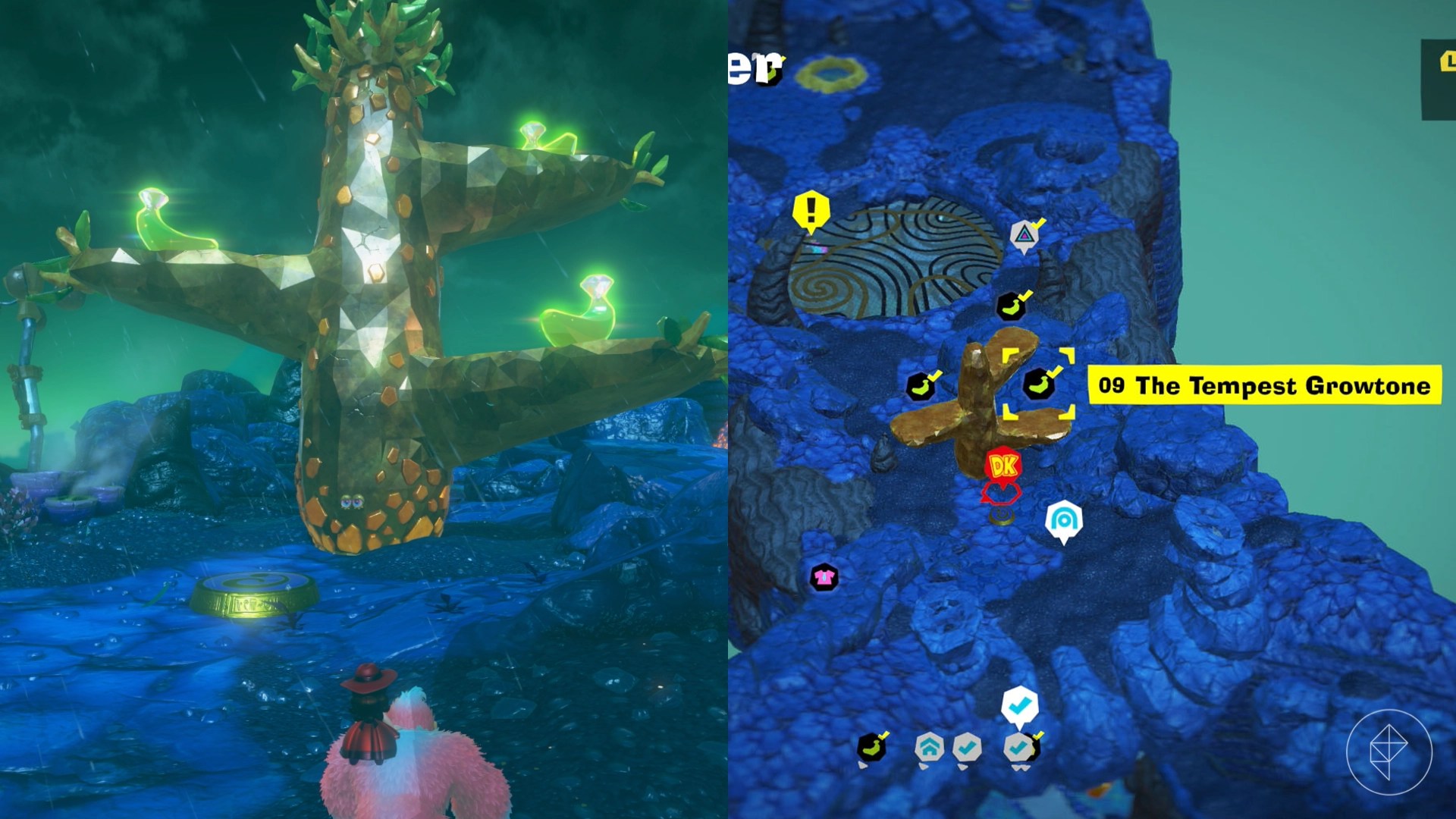1456x819 pixels.
Task: Click the grey house-shaped map marker
Action: (x=929, y=748)
